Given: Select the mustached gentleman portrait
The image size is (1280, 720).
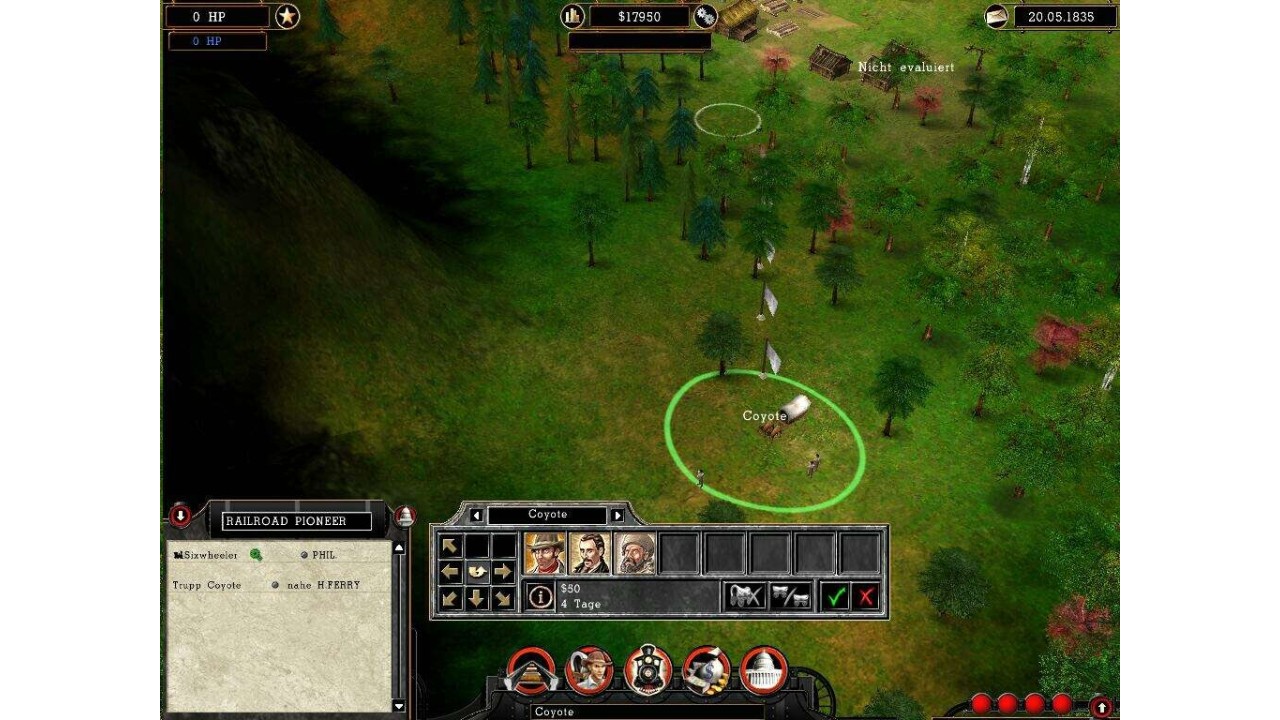Looking at the screenshot, I should pyautogui.click(x=589, y=553).
